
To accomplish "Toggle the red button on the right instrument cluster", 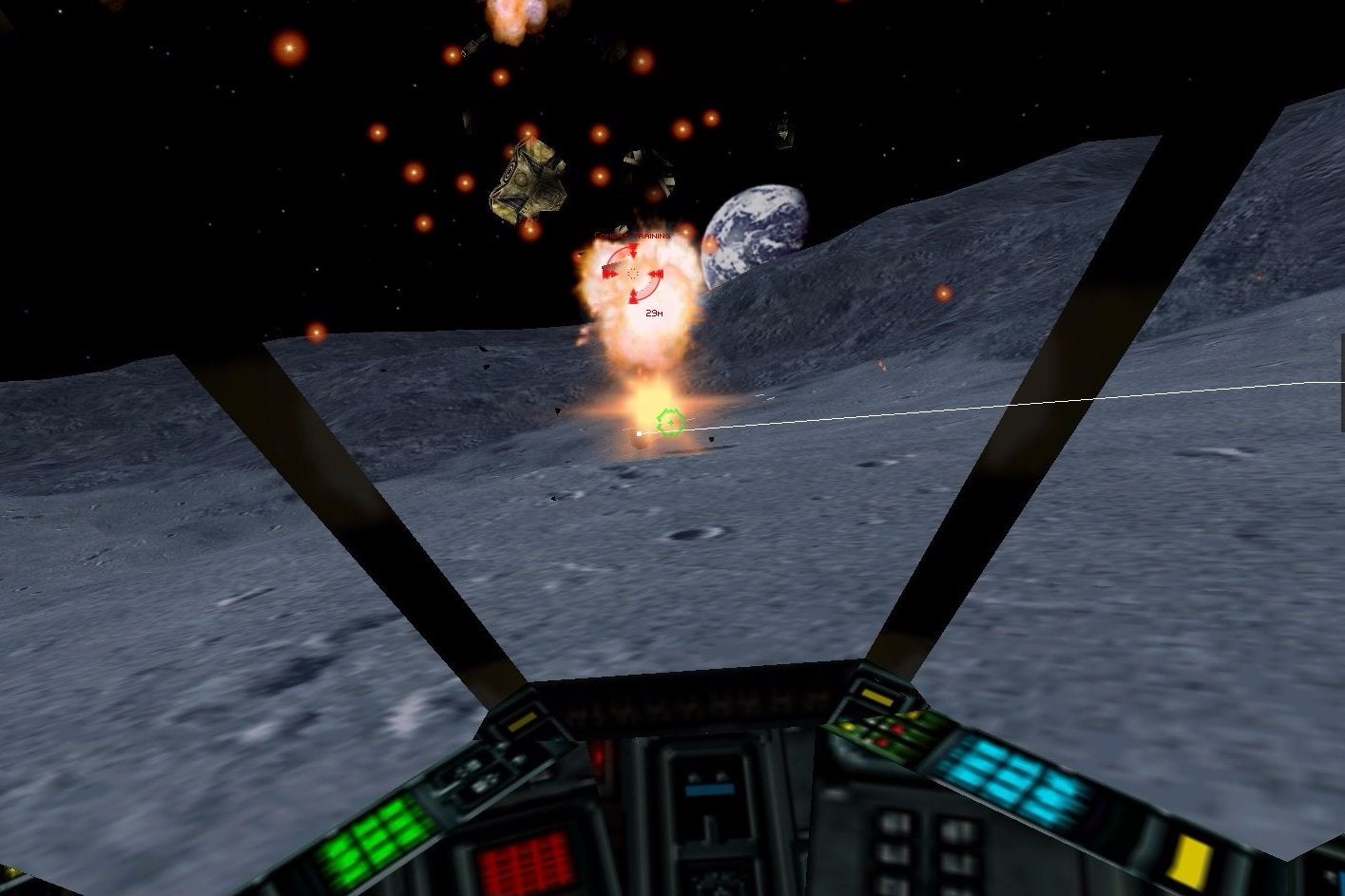I will coord(895,729).
